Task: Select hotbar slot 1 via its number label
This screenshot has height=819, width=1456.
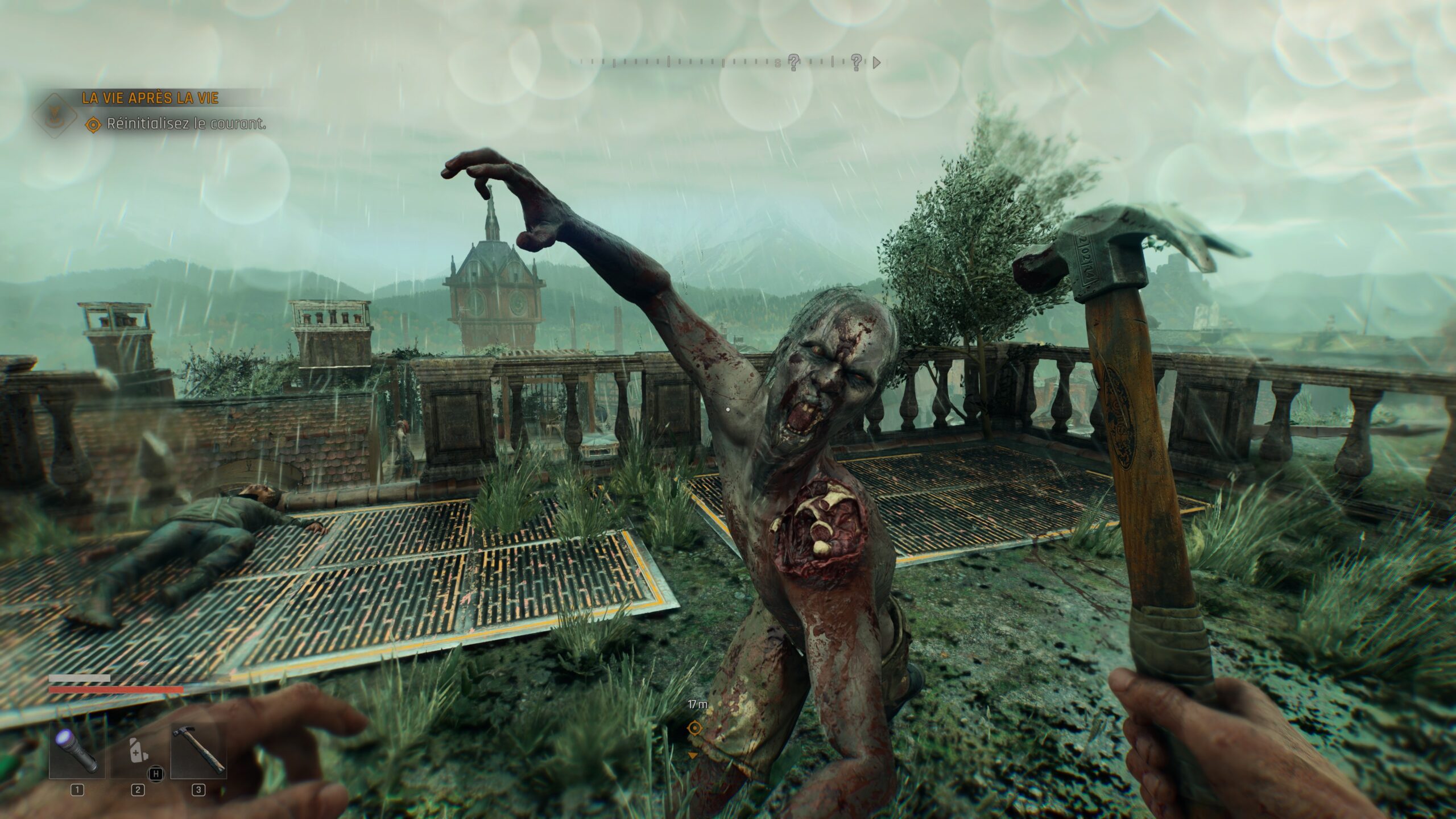Action: (x=77, y=789)
